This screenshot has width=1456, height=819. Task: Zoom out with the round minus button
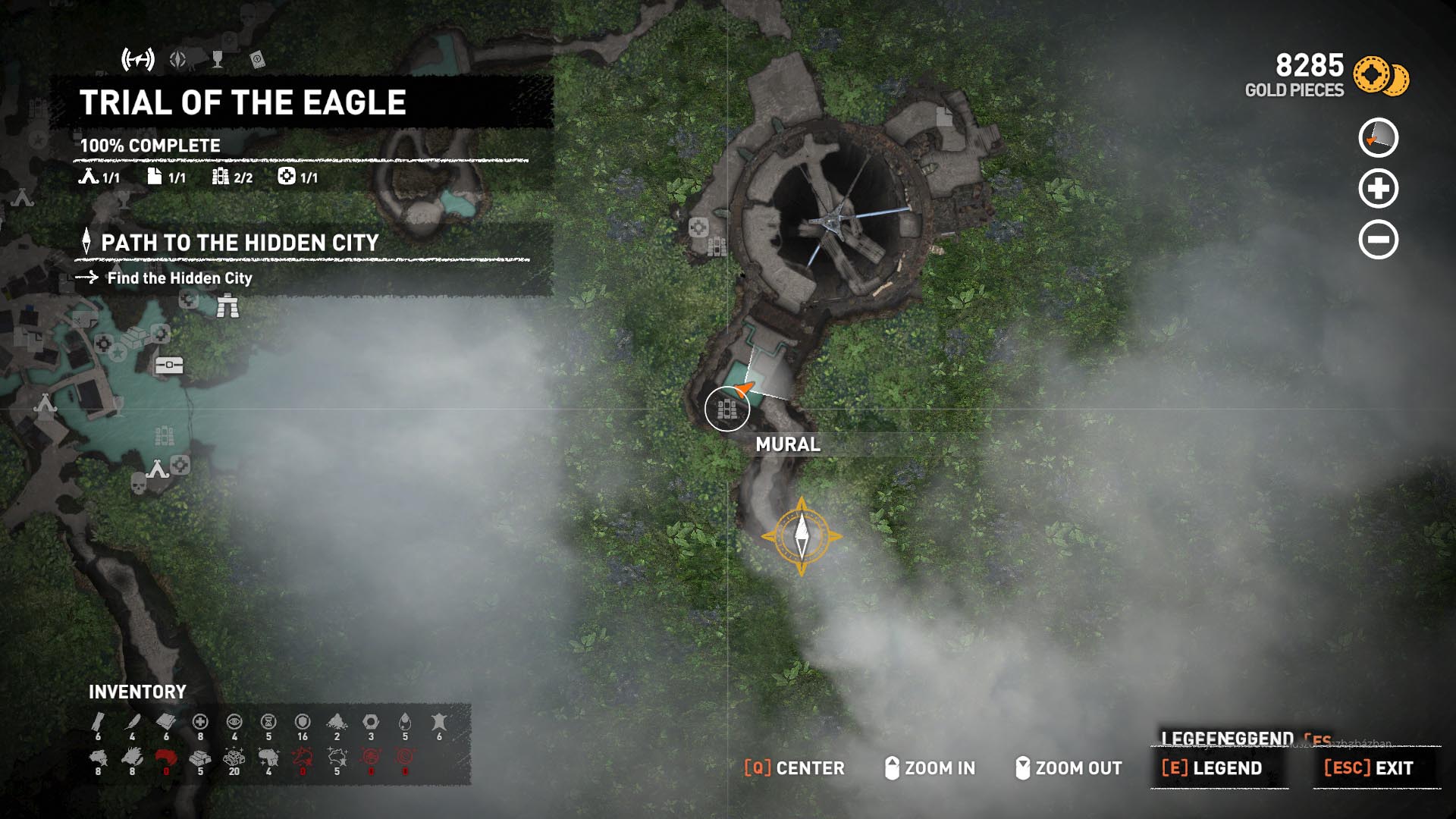coord(1378,240)
